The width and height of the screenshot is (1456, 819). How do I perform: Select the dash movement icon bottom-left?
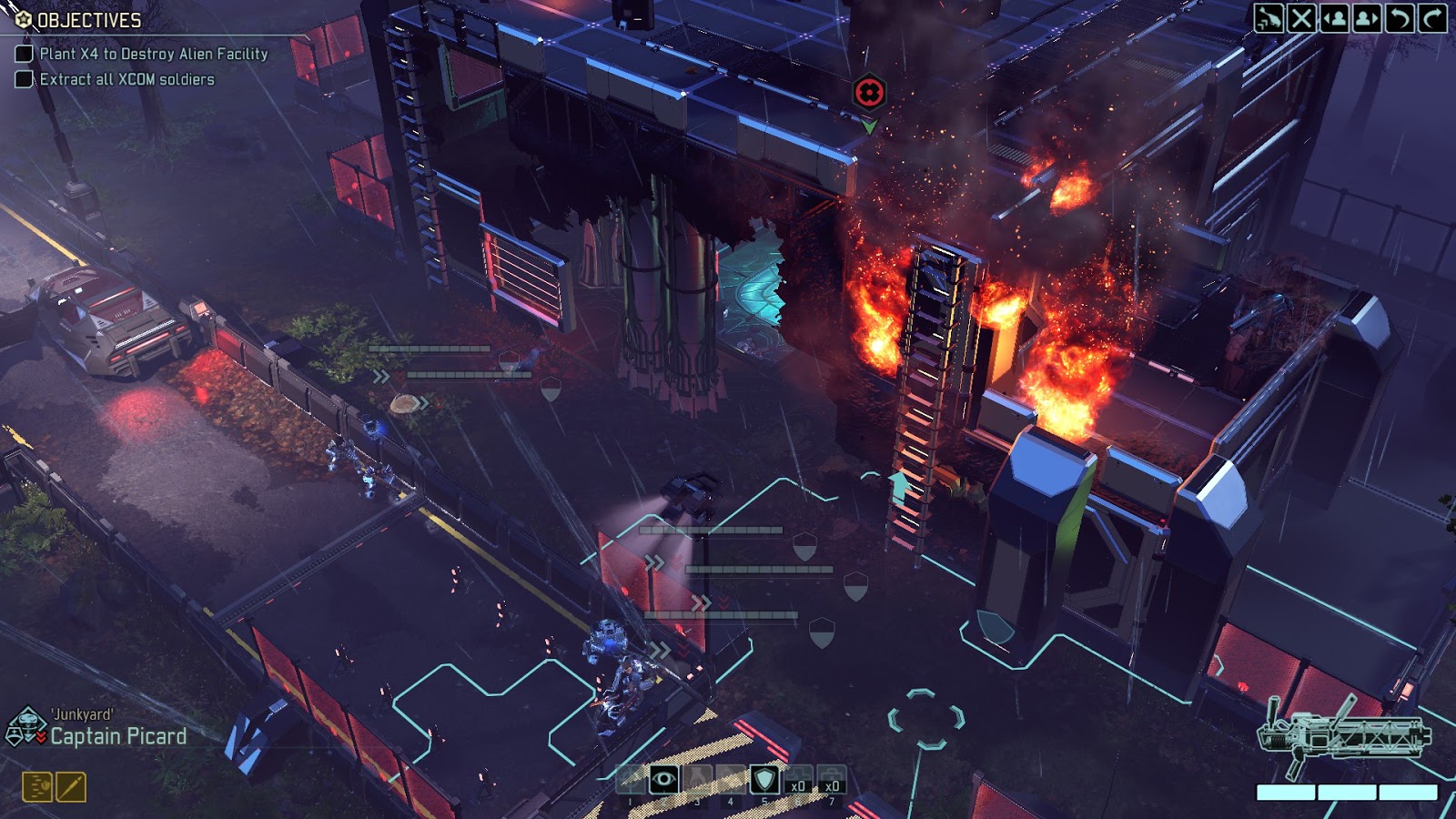click(x=36, y=784)
